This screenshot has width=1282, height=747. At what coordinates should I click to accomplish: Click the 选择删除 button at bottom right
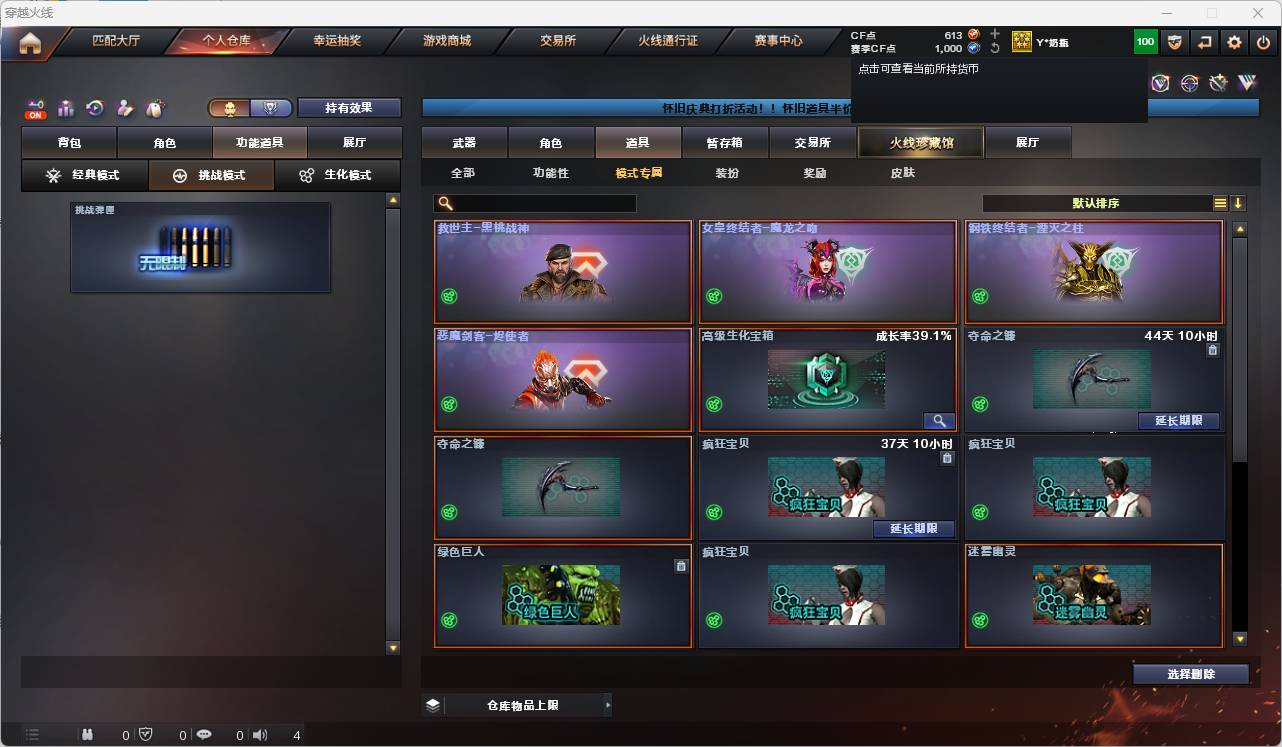coord(1191,673)
